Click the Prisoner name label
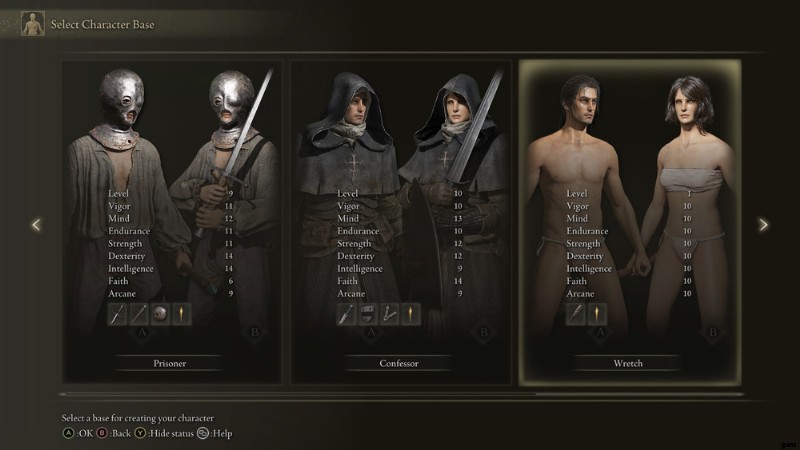This screenshot has height=450, width=800. (x=171, y=363)
